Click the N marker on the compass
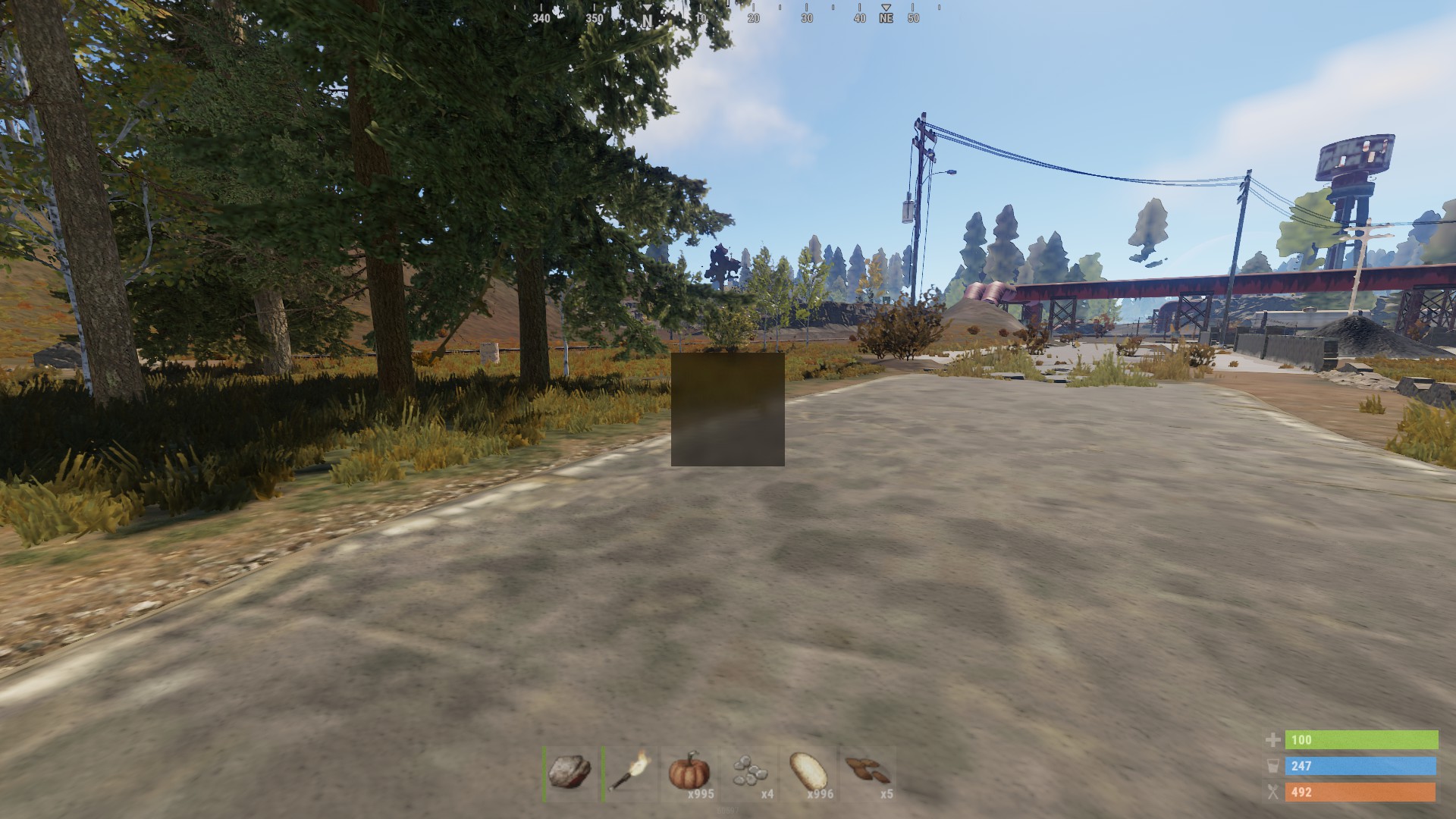Image resolution: width=1456 pixels, height=819 pixels. (647, 20)
